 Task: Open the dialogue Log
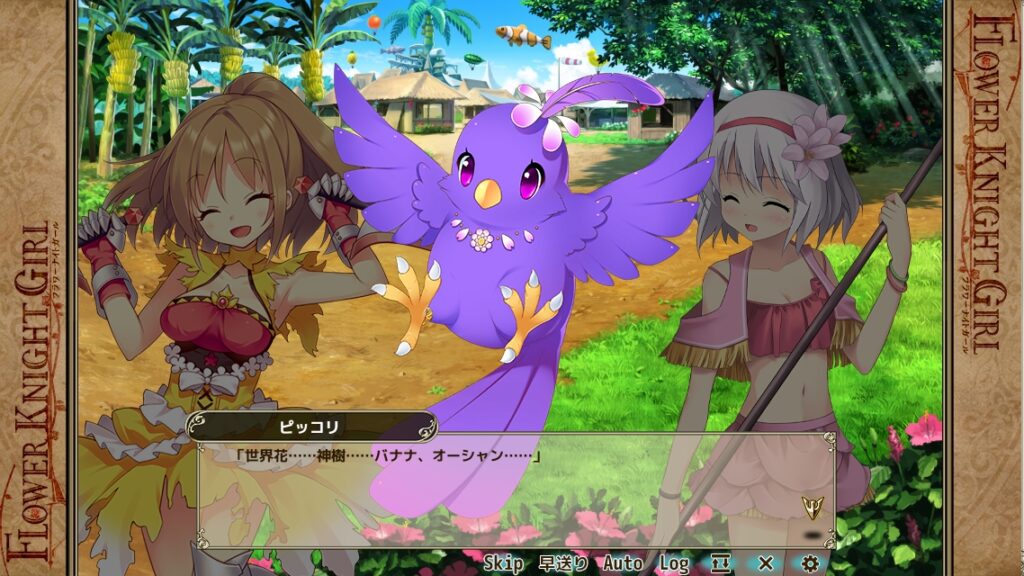(673, 564)
